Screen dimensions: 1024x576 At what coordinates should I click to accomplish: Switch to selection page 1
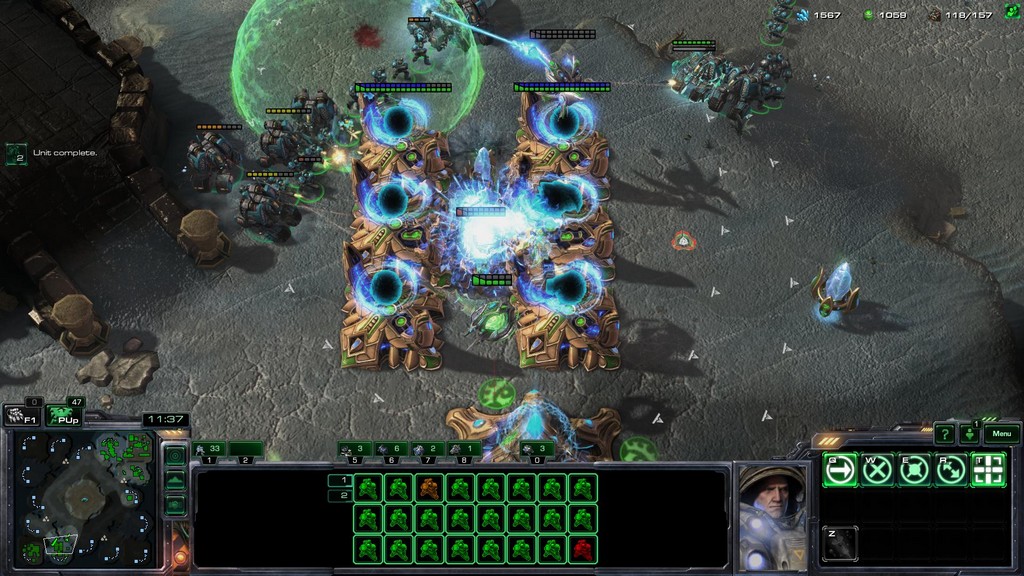pos(339,480)
